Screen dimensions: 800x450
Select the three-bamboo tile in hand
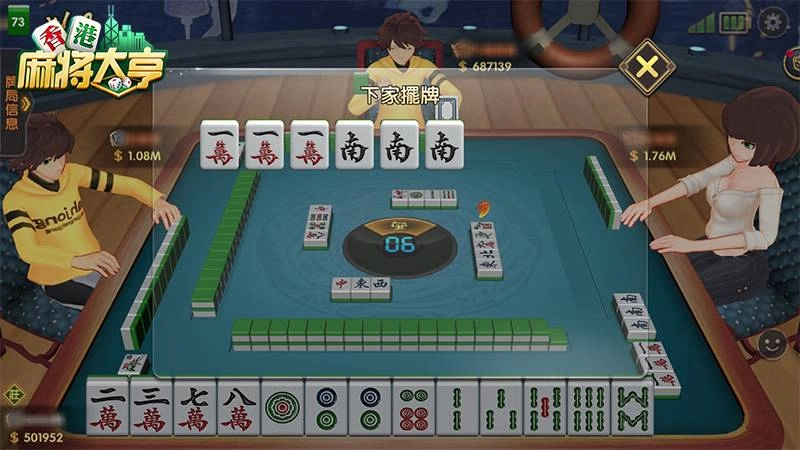[500, 409]
